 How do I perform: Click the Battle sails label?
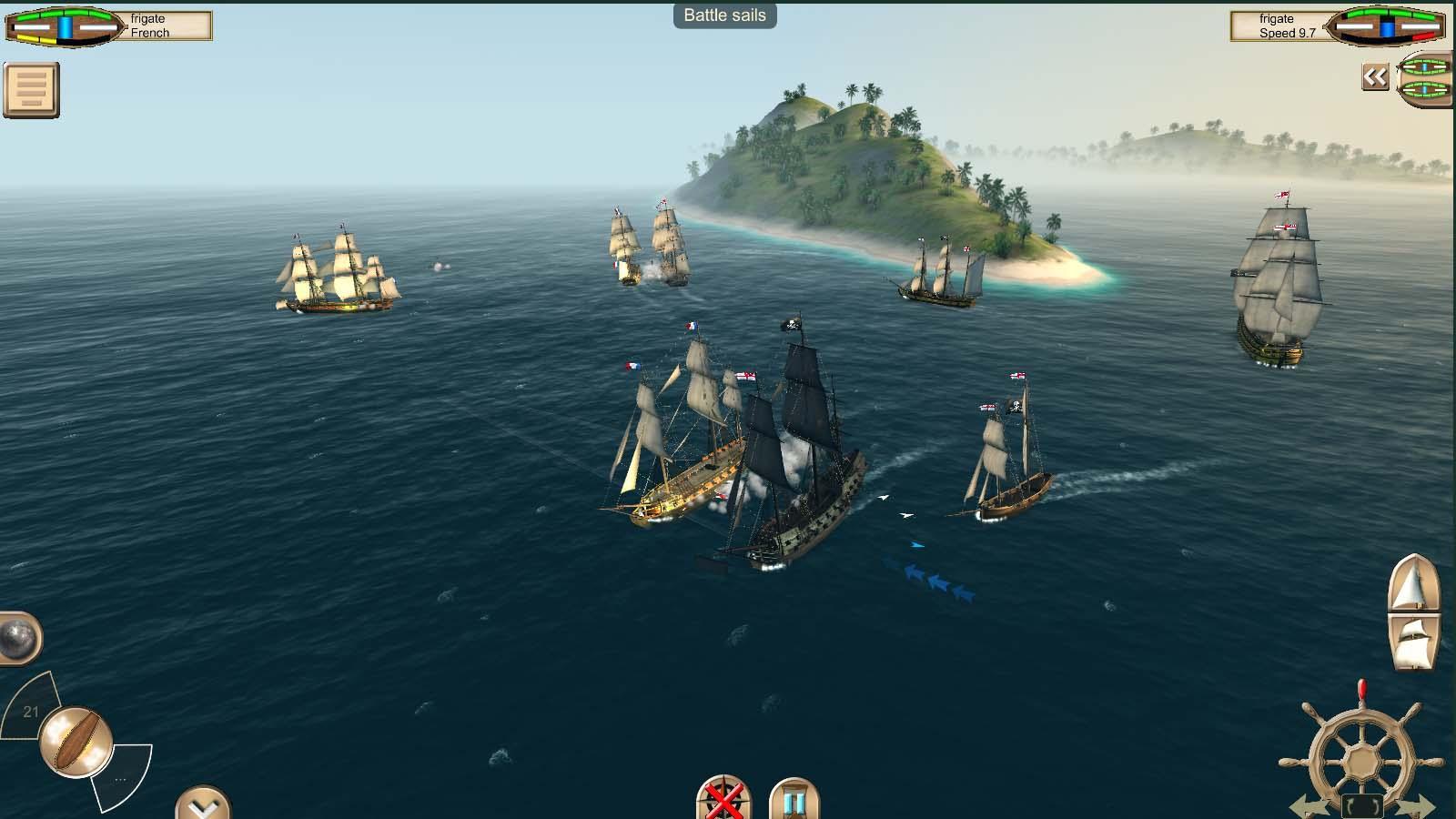[x=723, y=15]
